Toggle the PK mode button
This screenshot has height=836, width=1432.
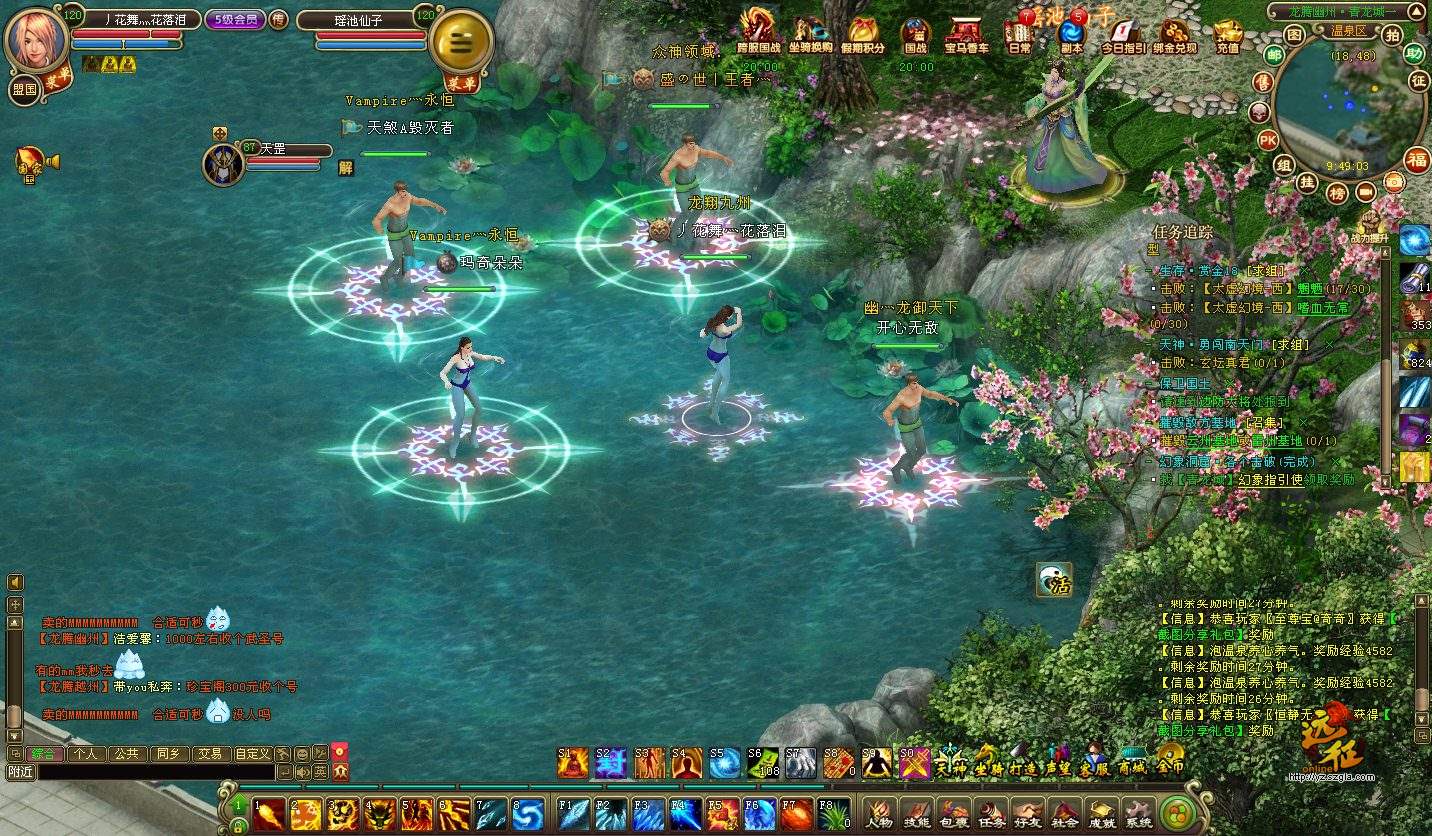click(x=1267, y=139)
